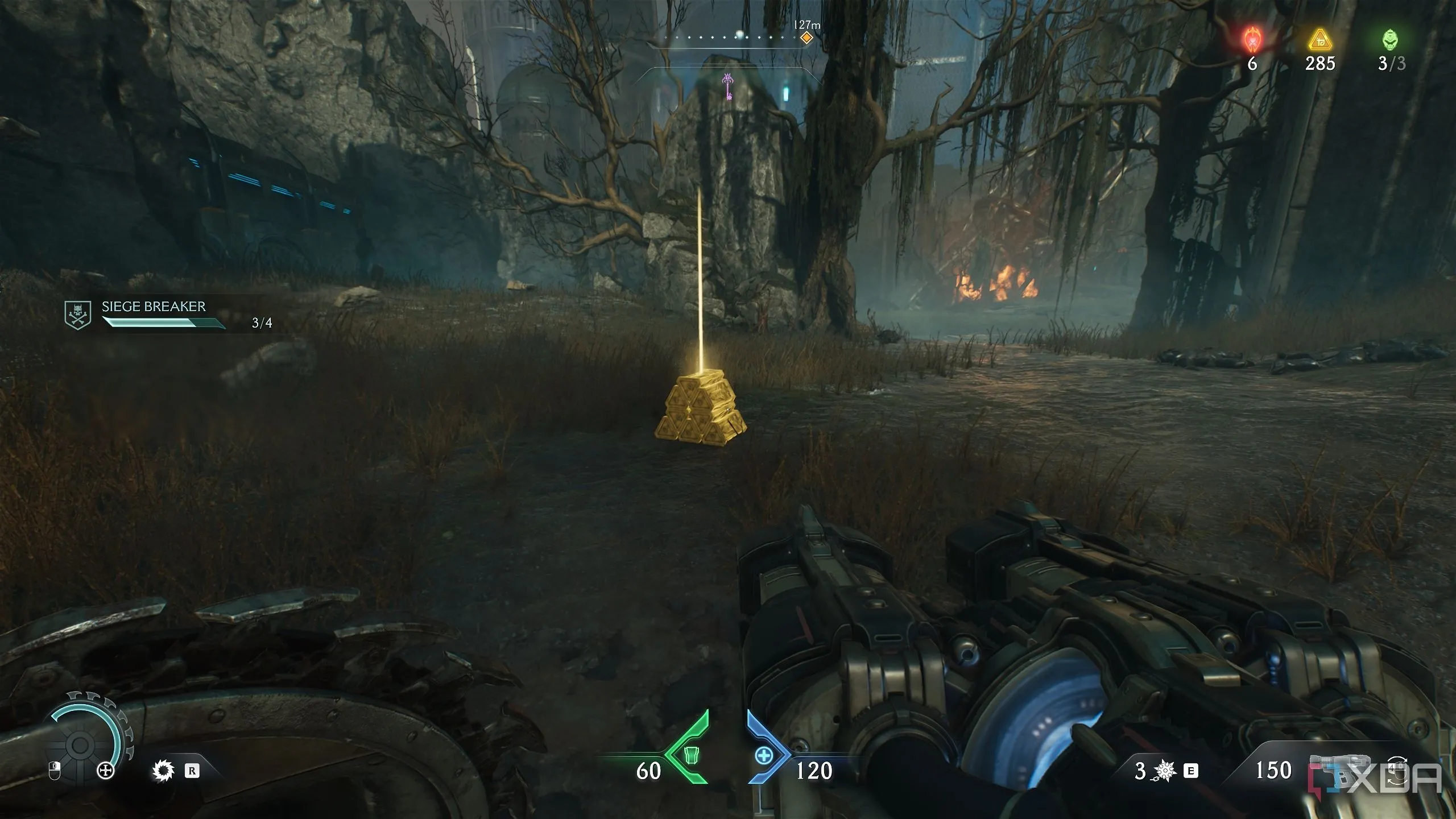Select the spiky burst ability icon
Image resolution: width=1456 pixels, height=819 pixels.
coord(1165,771)
